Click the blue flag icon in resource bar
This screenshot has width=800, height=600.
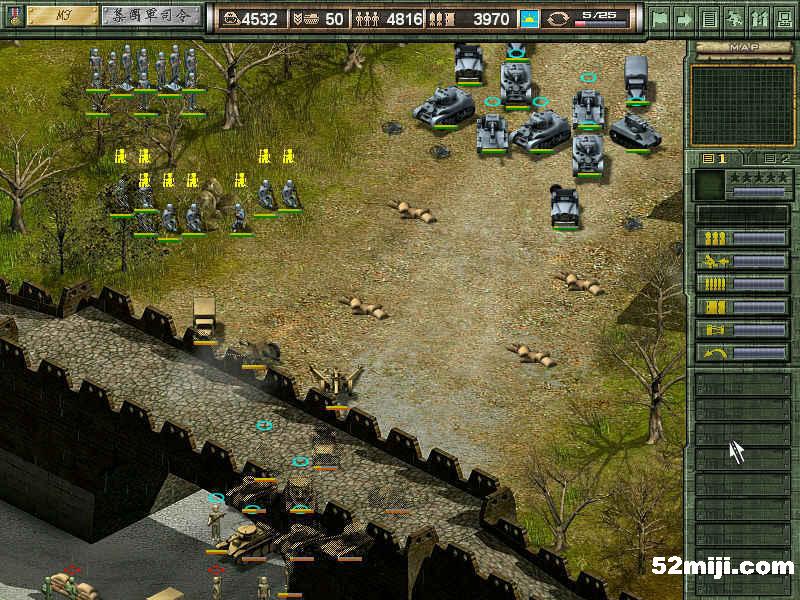pos(529,19)
